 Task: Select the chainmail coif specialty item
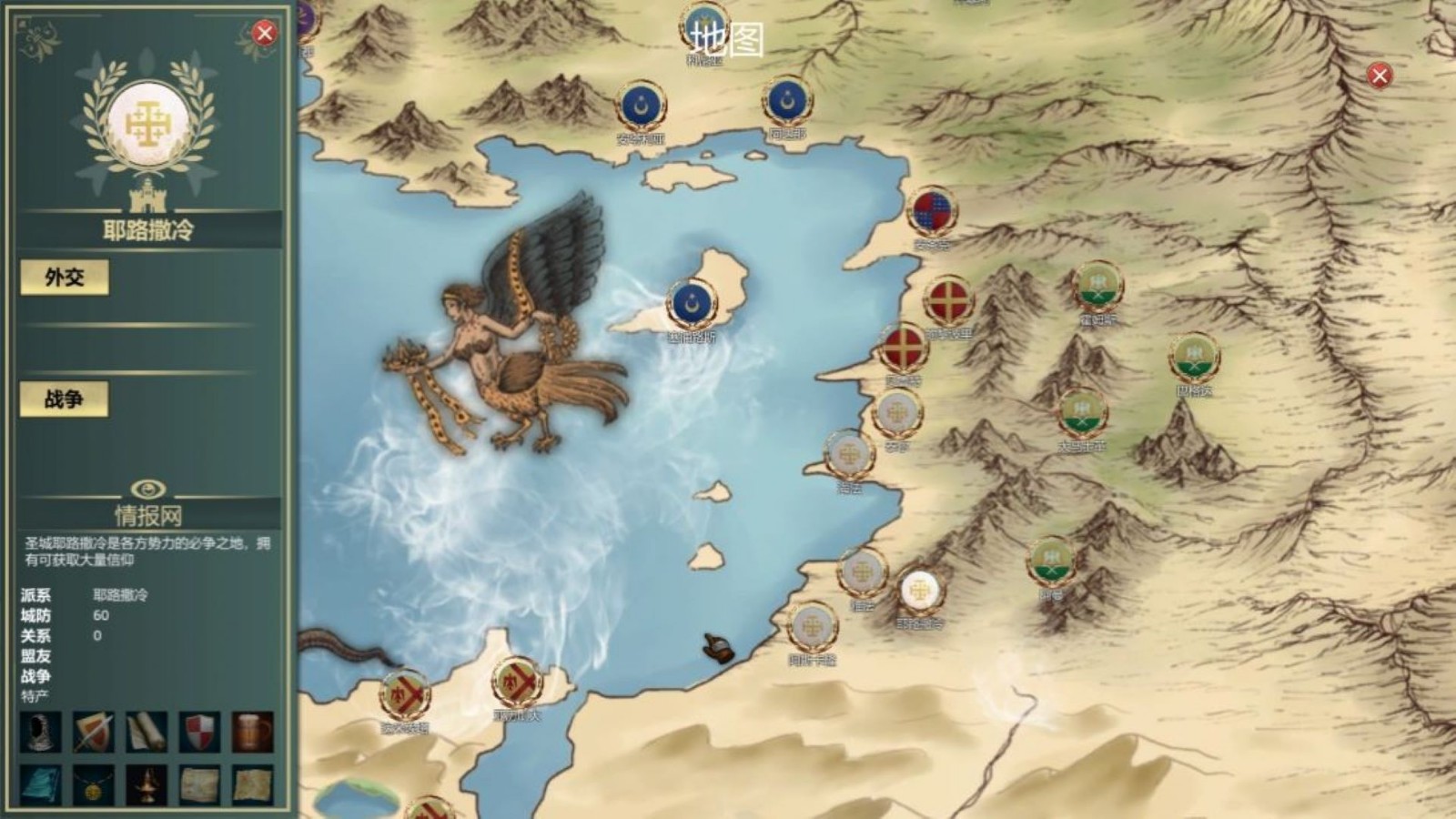click(40, 732)
